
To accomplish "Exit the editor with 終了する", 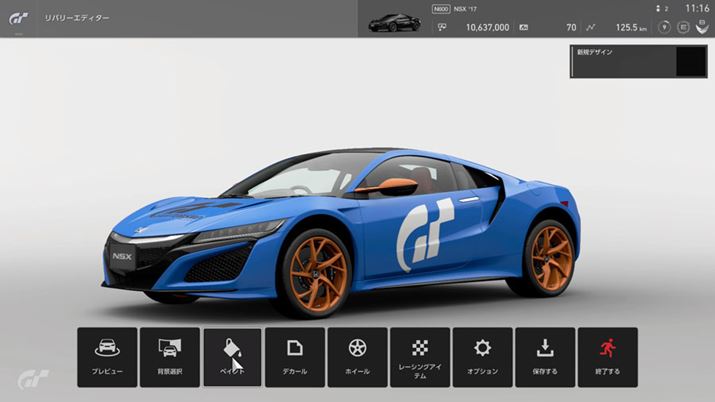I will point(607,357).
